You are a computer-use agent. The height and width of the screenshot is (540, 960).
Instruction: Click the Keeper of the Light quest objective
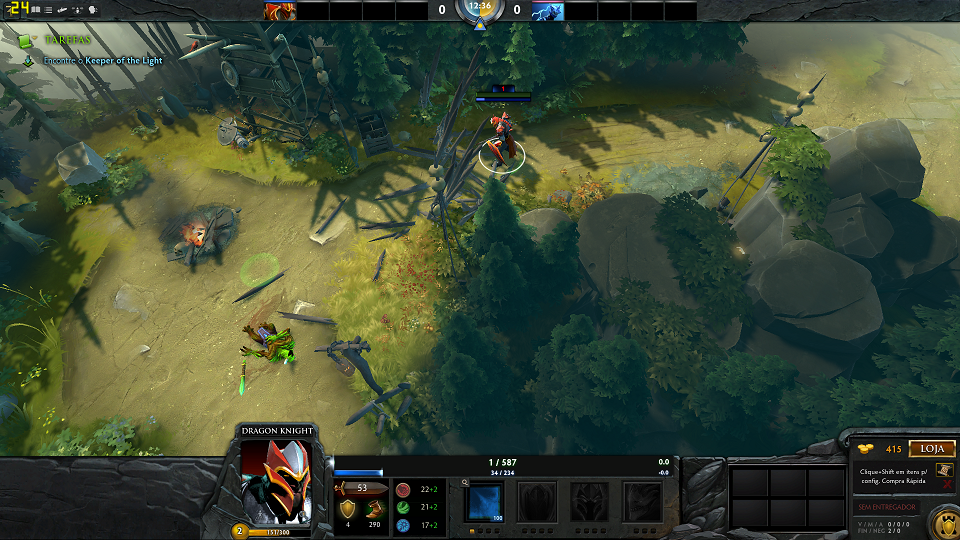123,60
